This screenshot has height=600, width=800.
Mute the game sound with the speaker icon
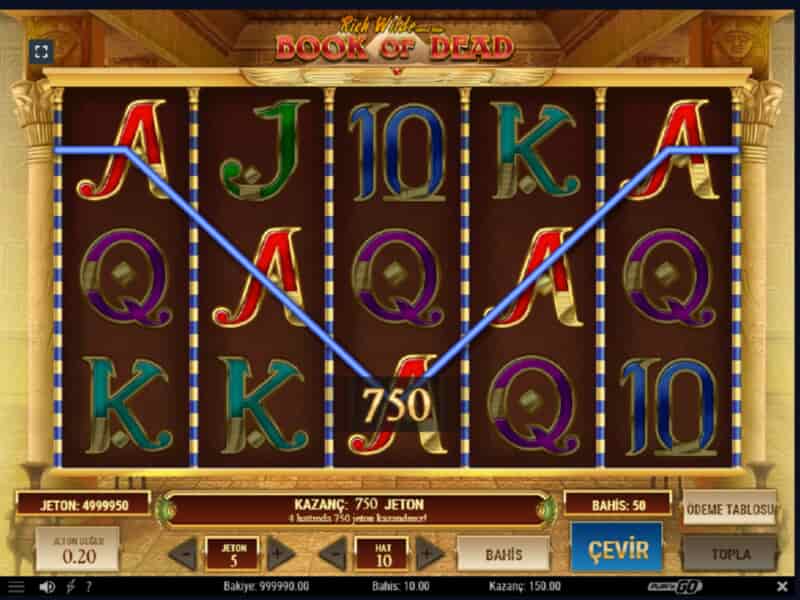pos(46,586)
